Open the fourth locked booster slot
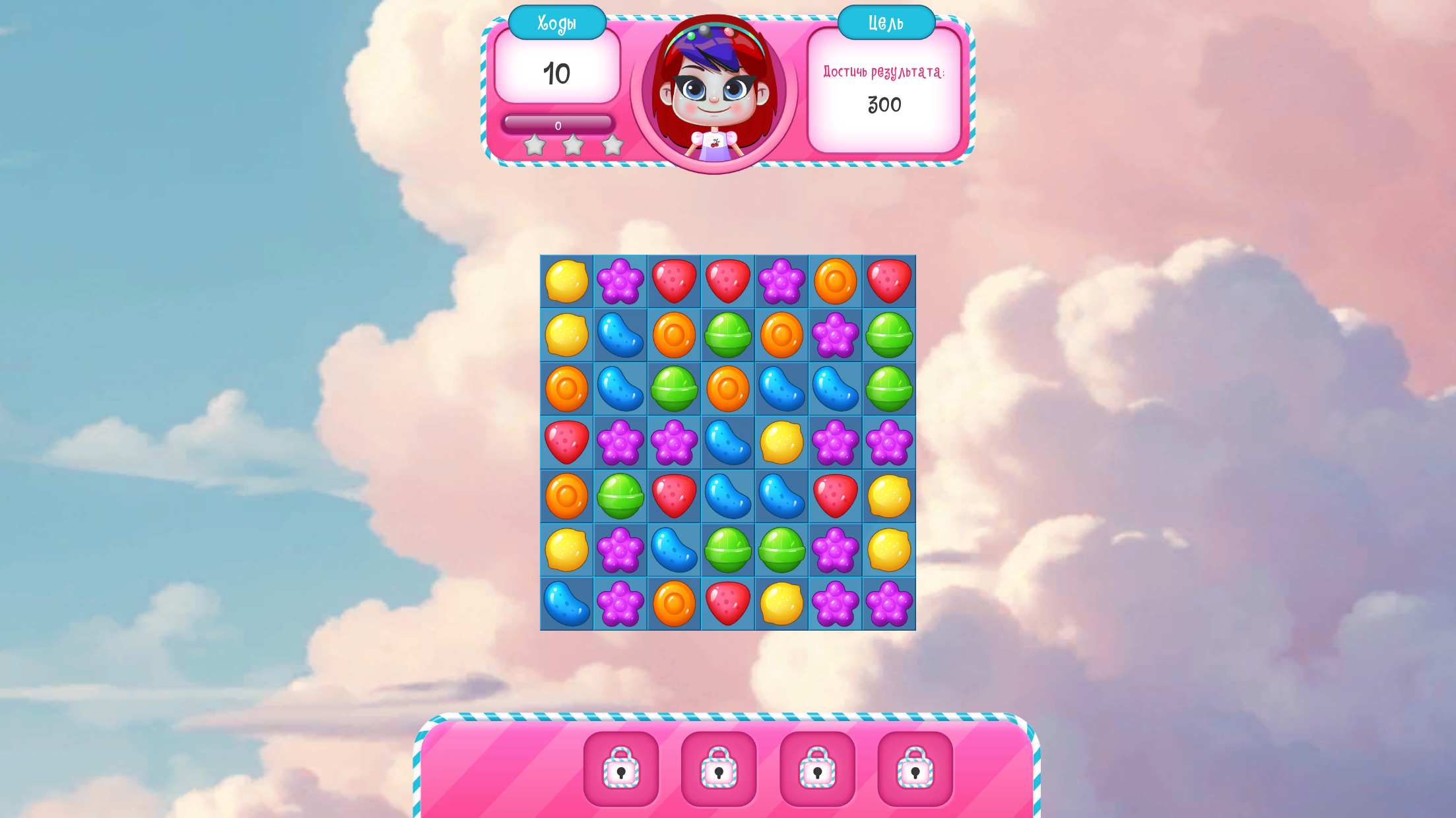The height and width of the screenshot is (818, 1456). [x=915, y=769]
